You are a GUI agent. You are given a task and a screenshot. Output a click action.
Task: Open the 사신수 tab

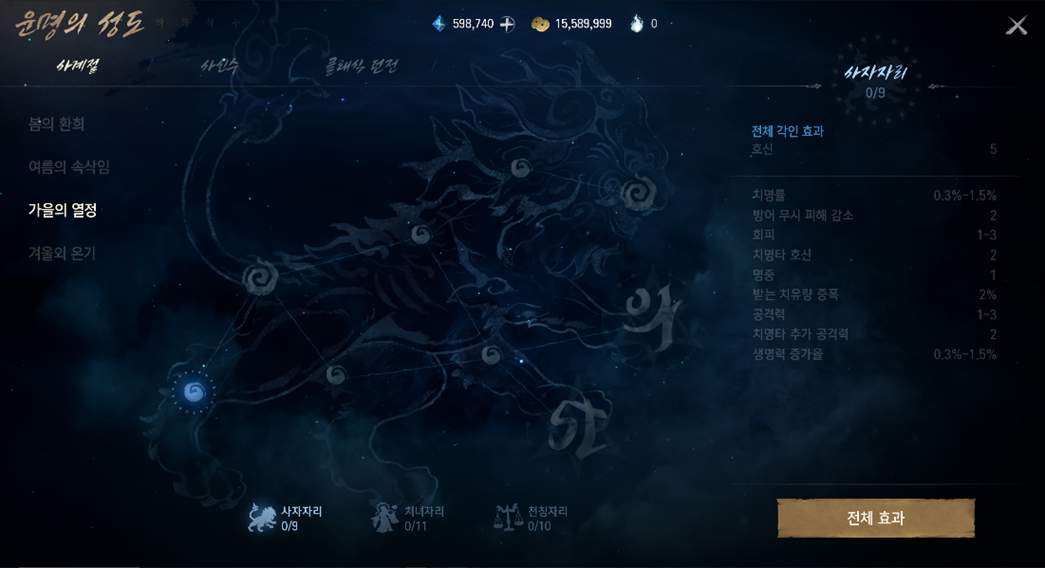click(219, 66)
